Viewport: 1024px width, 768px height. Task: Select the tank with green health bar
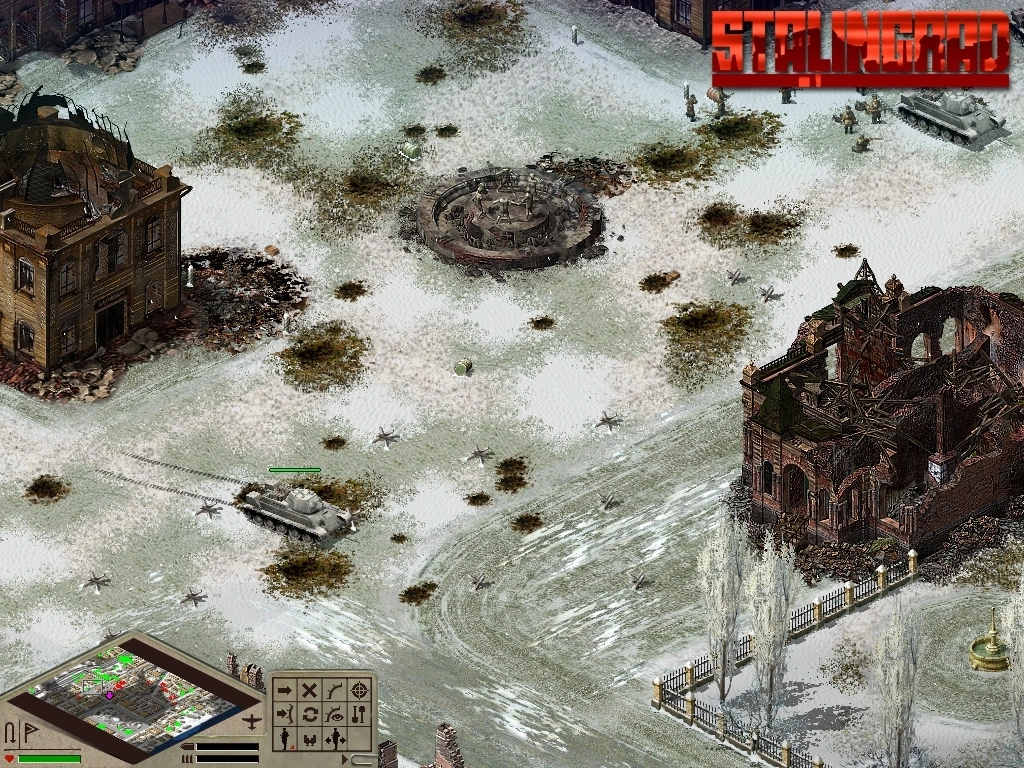pos(296,511)
